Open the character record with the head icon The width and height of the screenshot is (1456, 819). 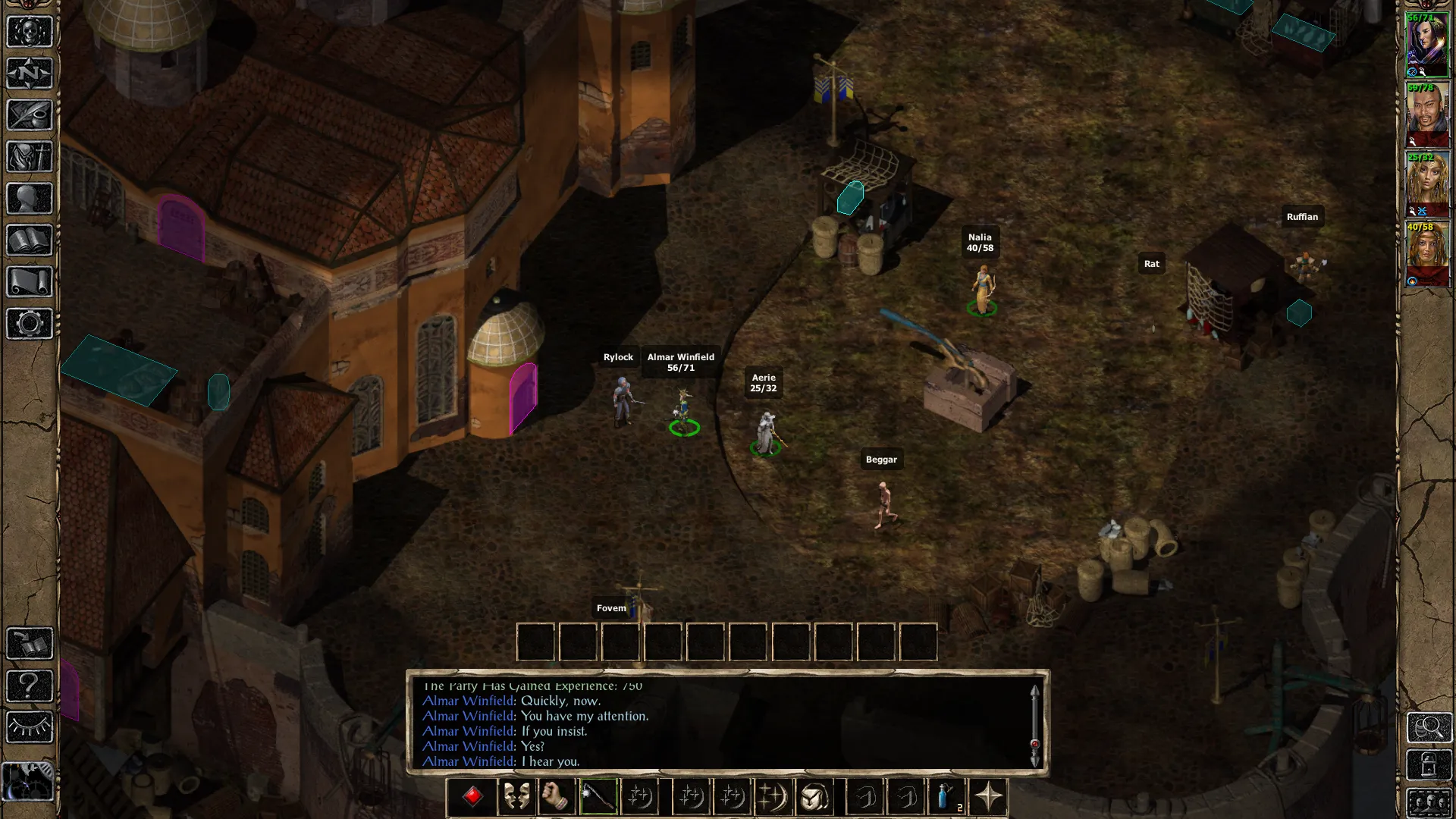(x=30, y=199)
